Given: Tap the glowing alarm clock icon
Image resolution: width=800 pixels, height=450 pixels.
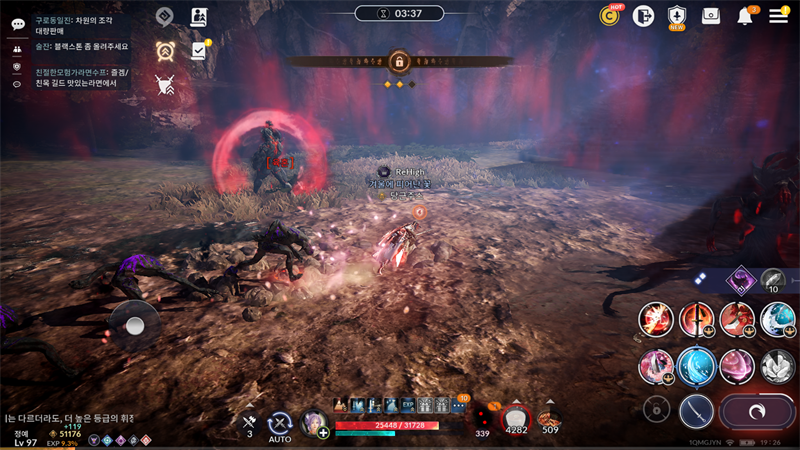Looking at the screenshot, I should coord(165,51).
